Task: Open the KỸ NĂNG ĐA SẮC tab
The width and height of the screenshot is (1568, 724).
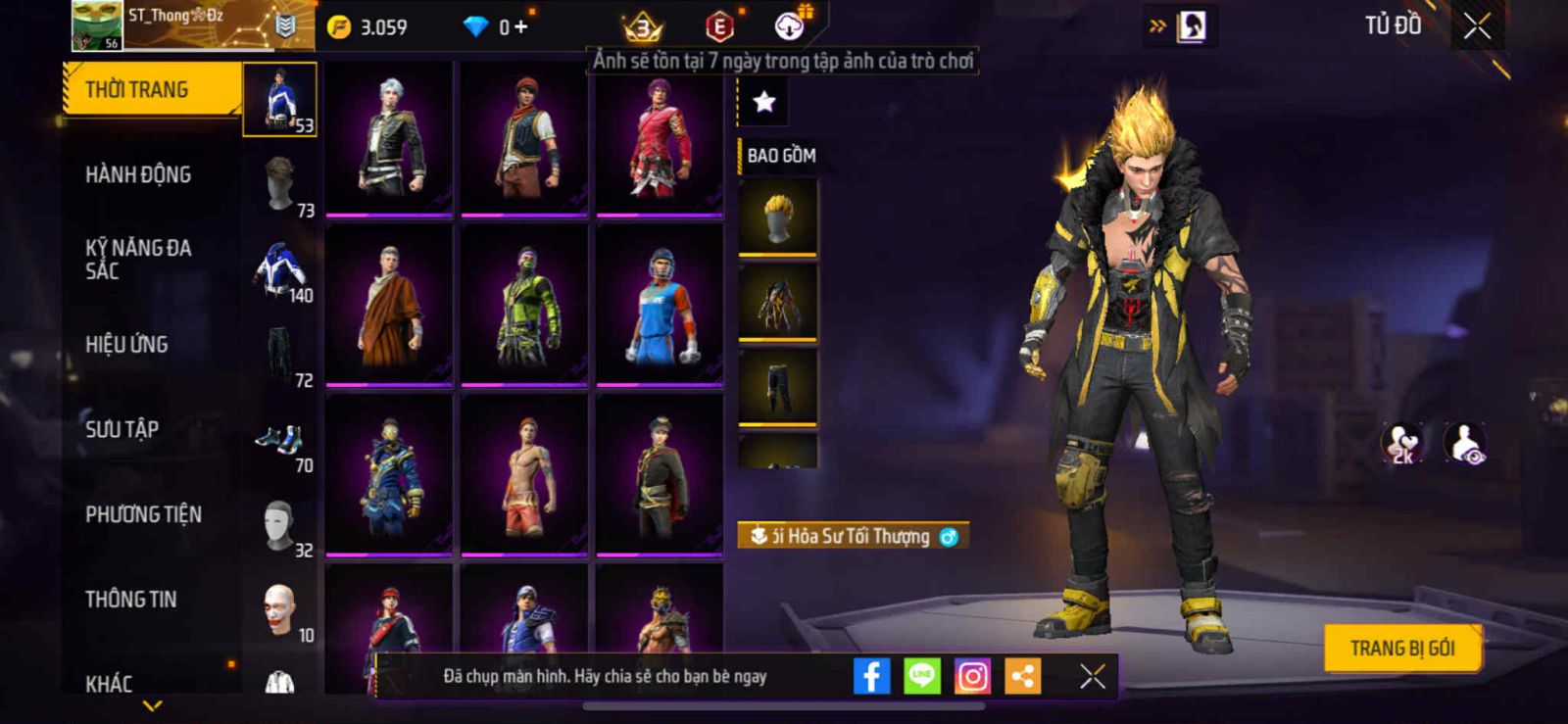Action: click(x=138, y=260)
